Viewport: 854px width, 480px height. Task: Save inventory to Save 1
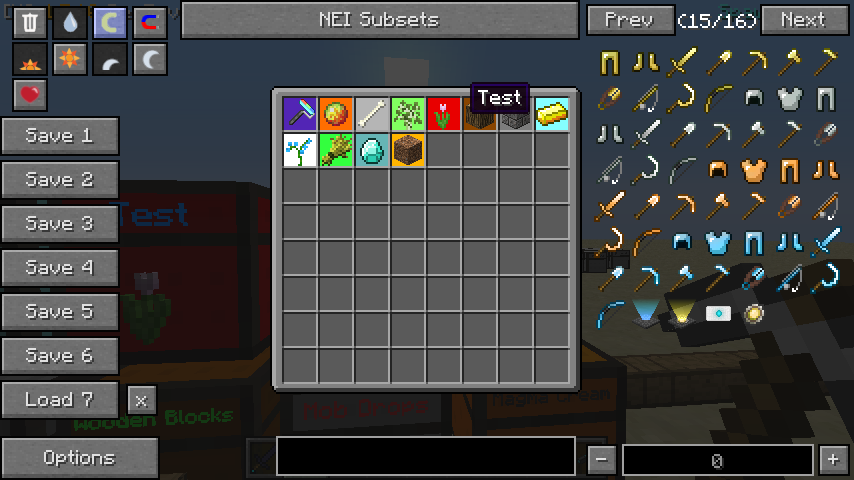pyautogui.click(x=60, y=136)
